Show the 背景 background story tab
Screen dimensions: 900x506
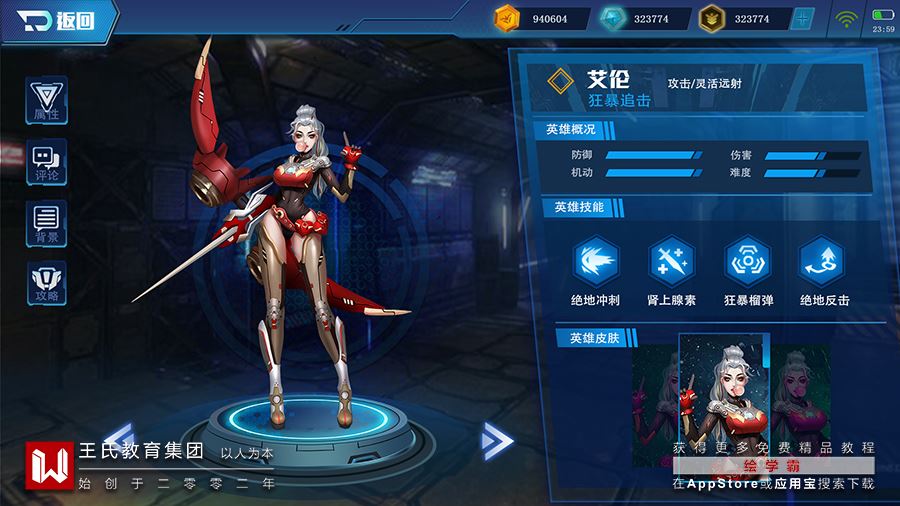click(46, 223)
